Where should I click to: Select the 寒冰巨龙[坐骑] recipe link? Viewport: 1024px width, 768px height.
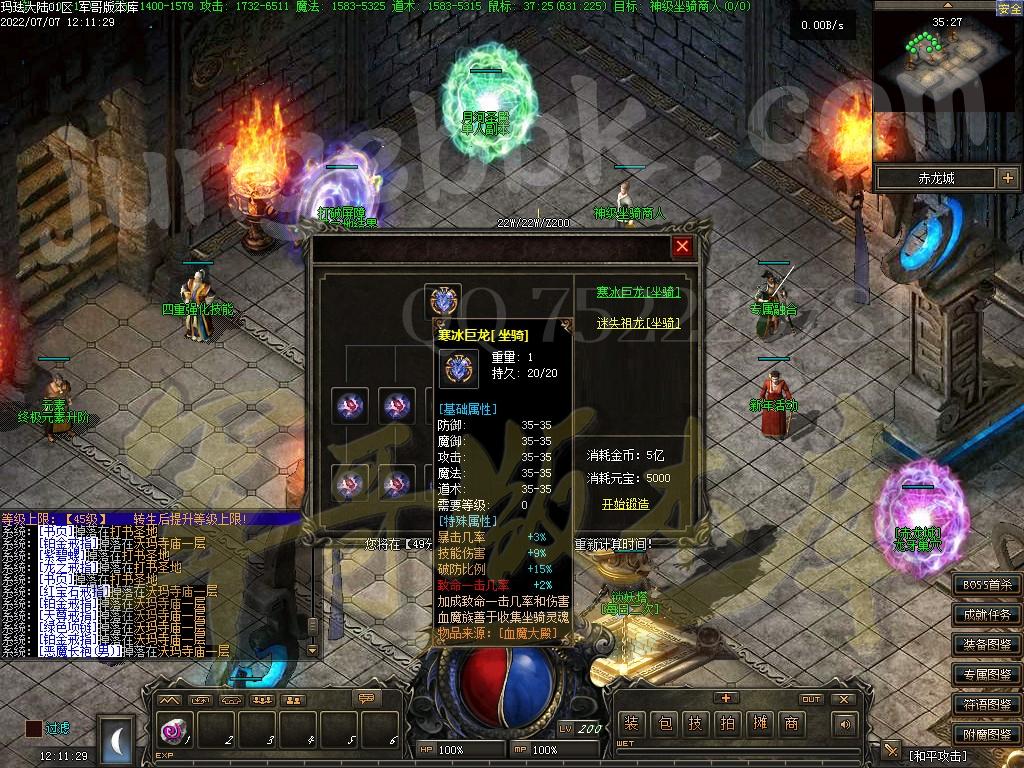[638, 292]
